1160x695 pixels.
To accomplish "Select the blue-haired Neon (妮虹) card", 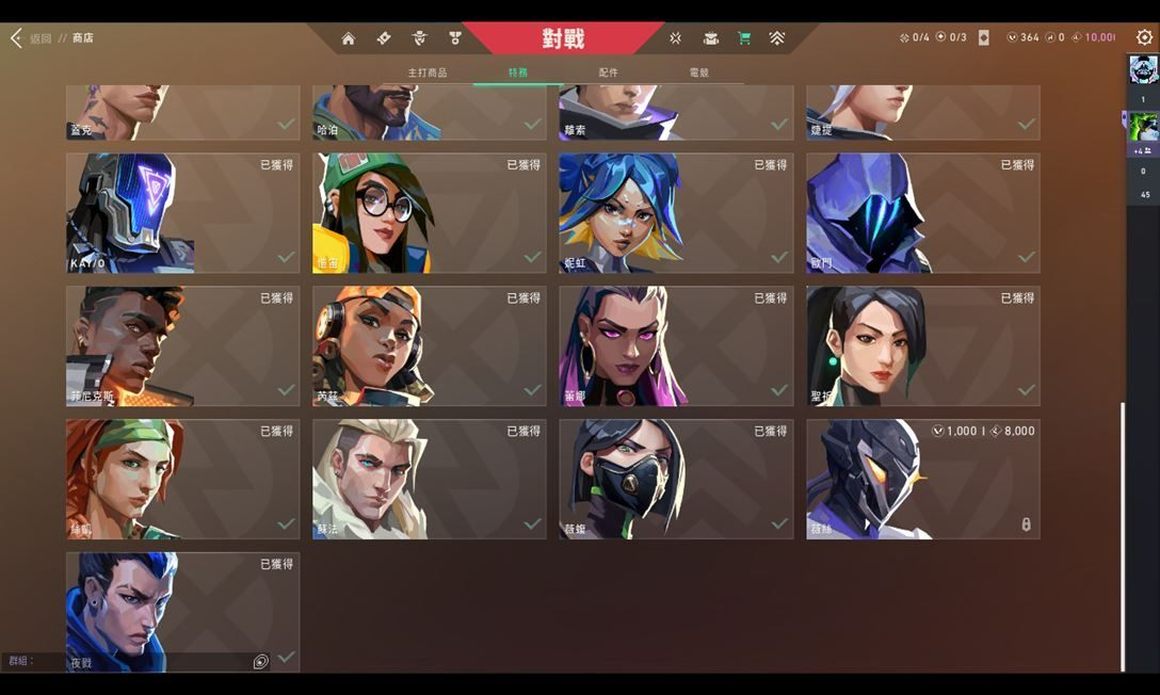I will [676, 213].
